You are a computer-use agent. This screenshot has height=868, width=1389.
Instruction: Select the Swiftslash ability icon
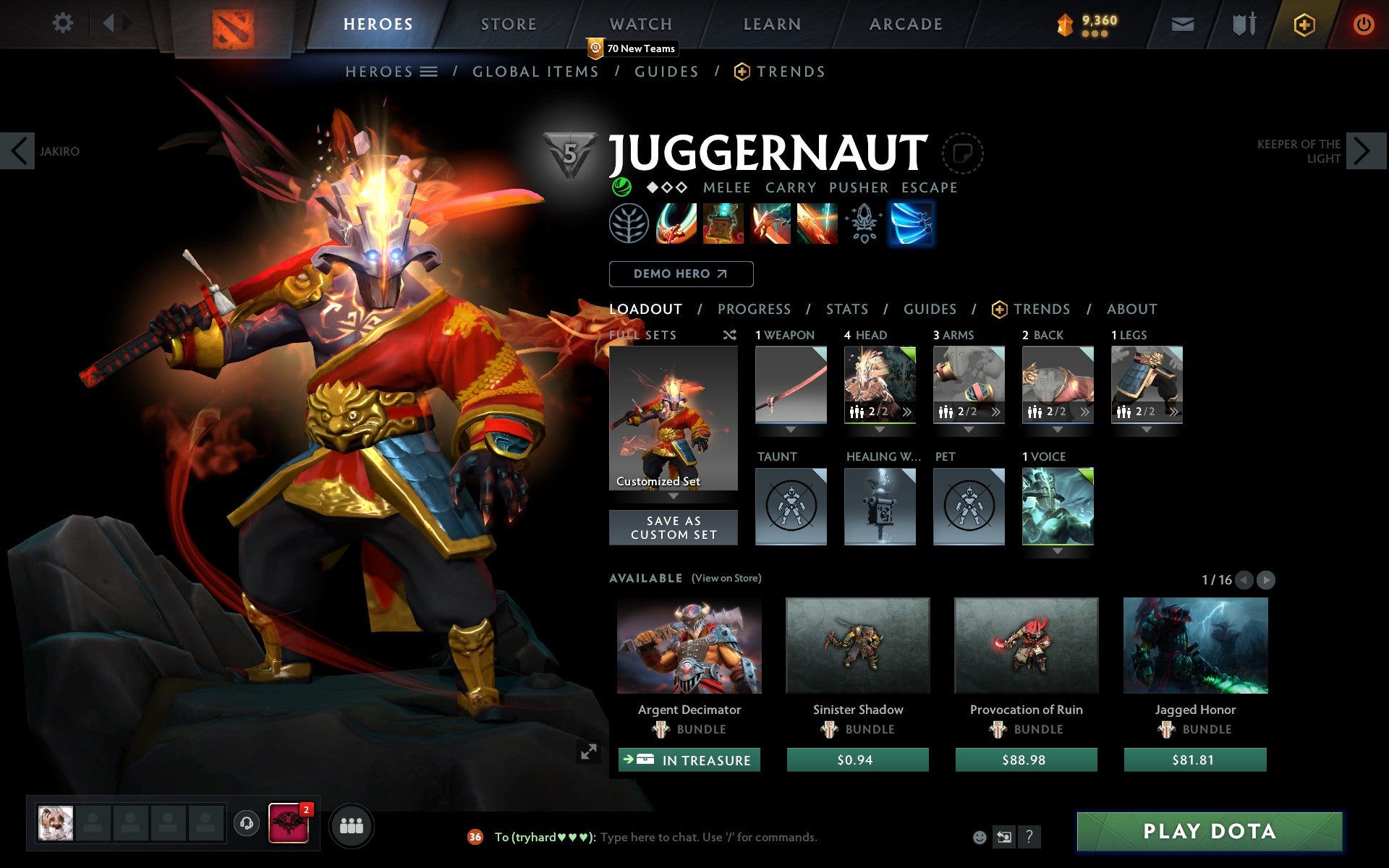(912, 224)
